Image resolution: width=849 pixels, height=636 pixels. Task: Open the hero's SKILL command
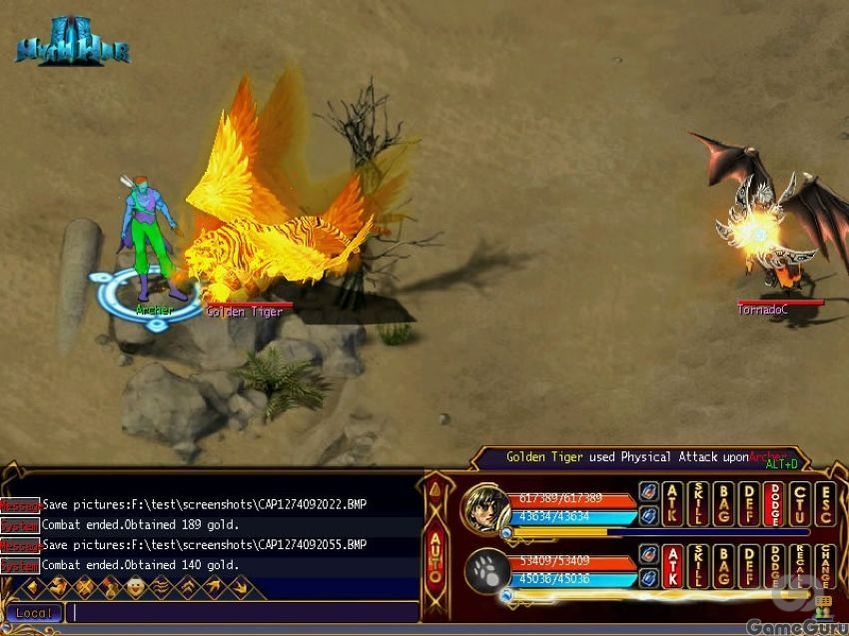pos(698,504)
